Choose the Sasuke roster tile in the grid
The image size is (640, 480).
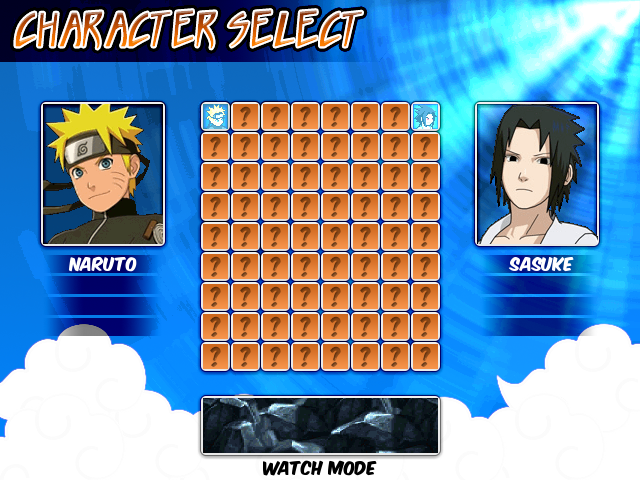(x=426, y=116)
